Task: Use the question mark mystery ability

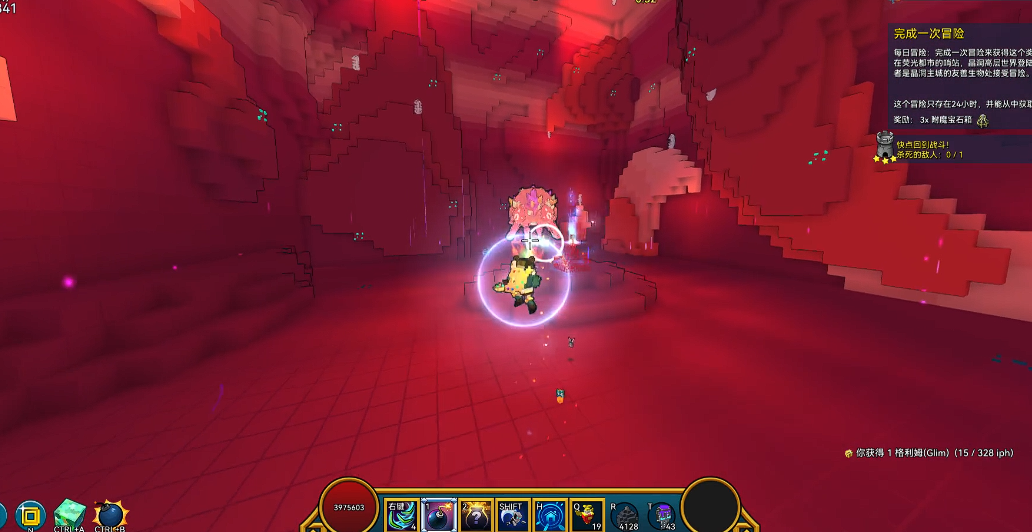Action: (476, 515)
